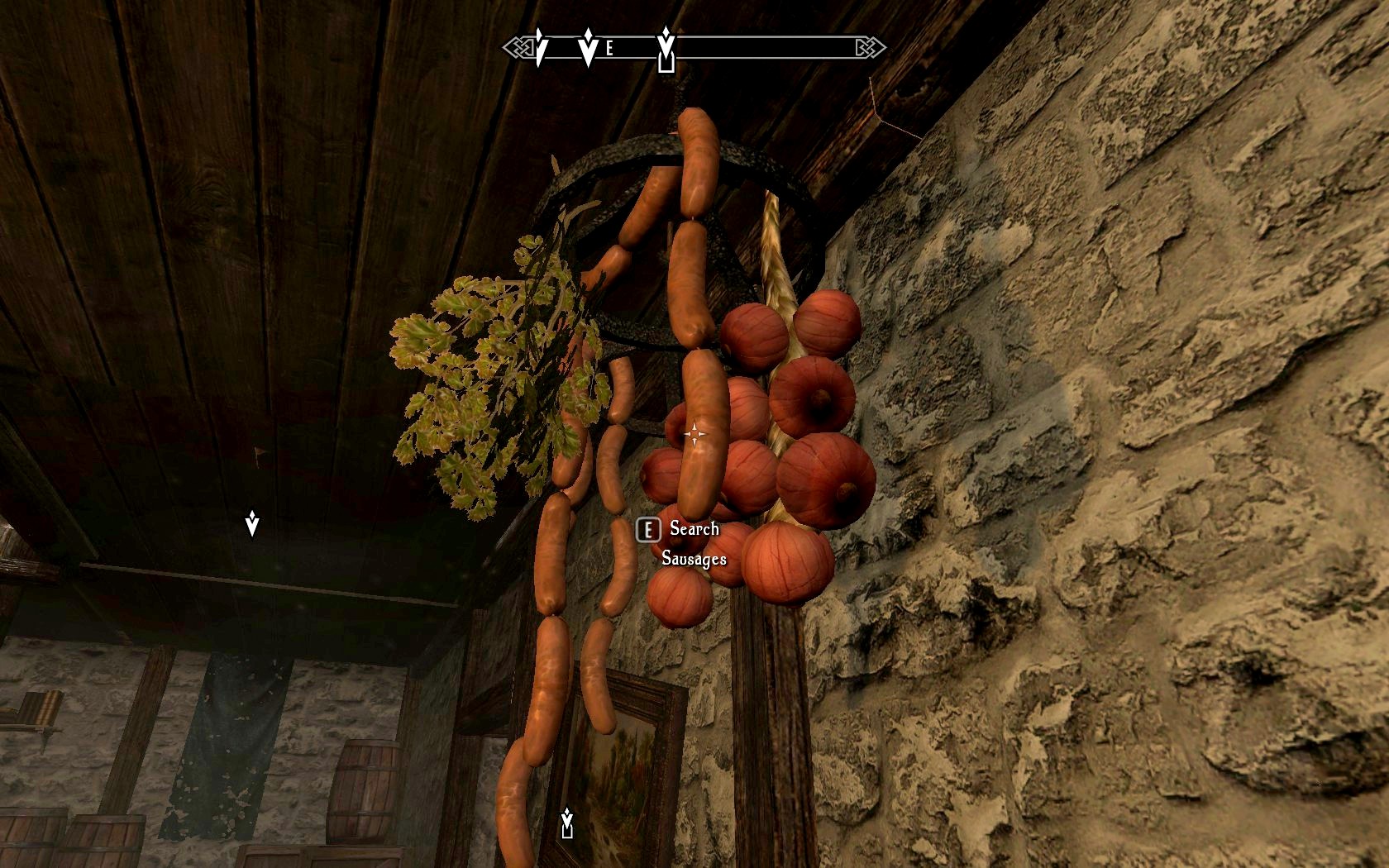
Task: Select the door-shaped quest marker on the compass
Action: pyautogui.click(x=666, y=50)
